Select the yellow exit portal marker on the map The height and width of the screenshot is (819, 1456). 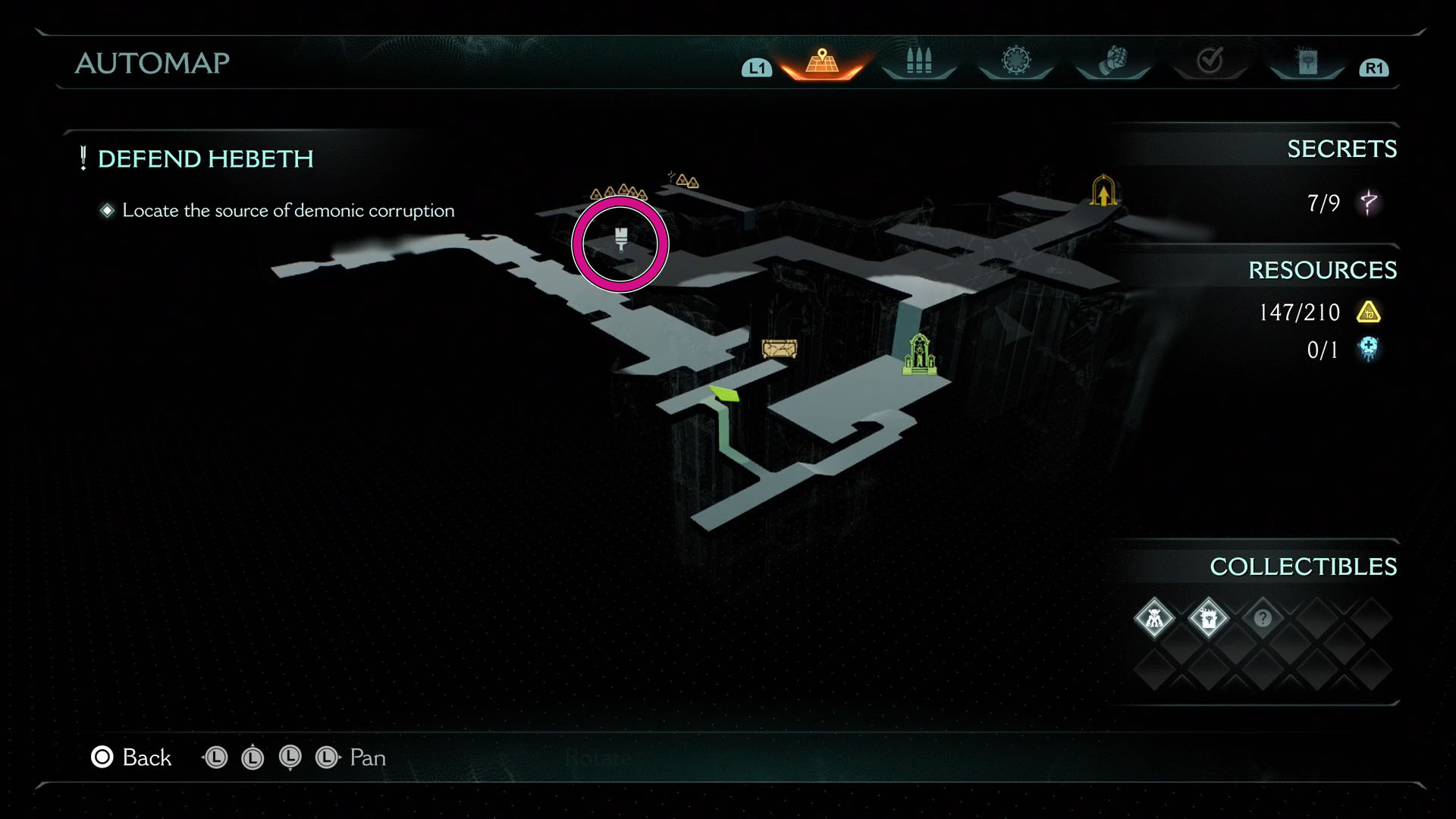tap(1103, 190)
